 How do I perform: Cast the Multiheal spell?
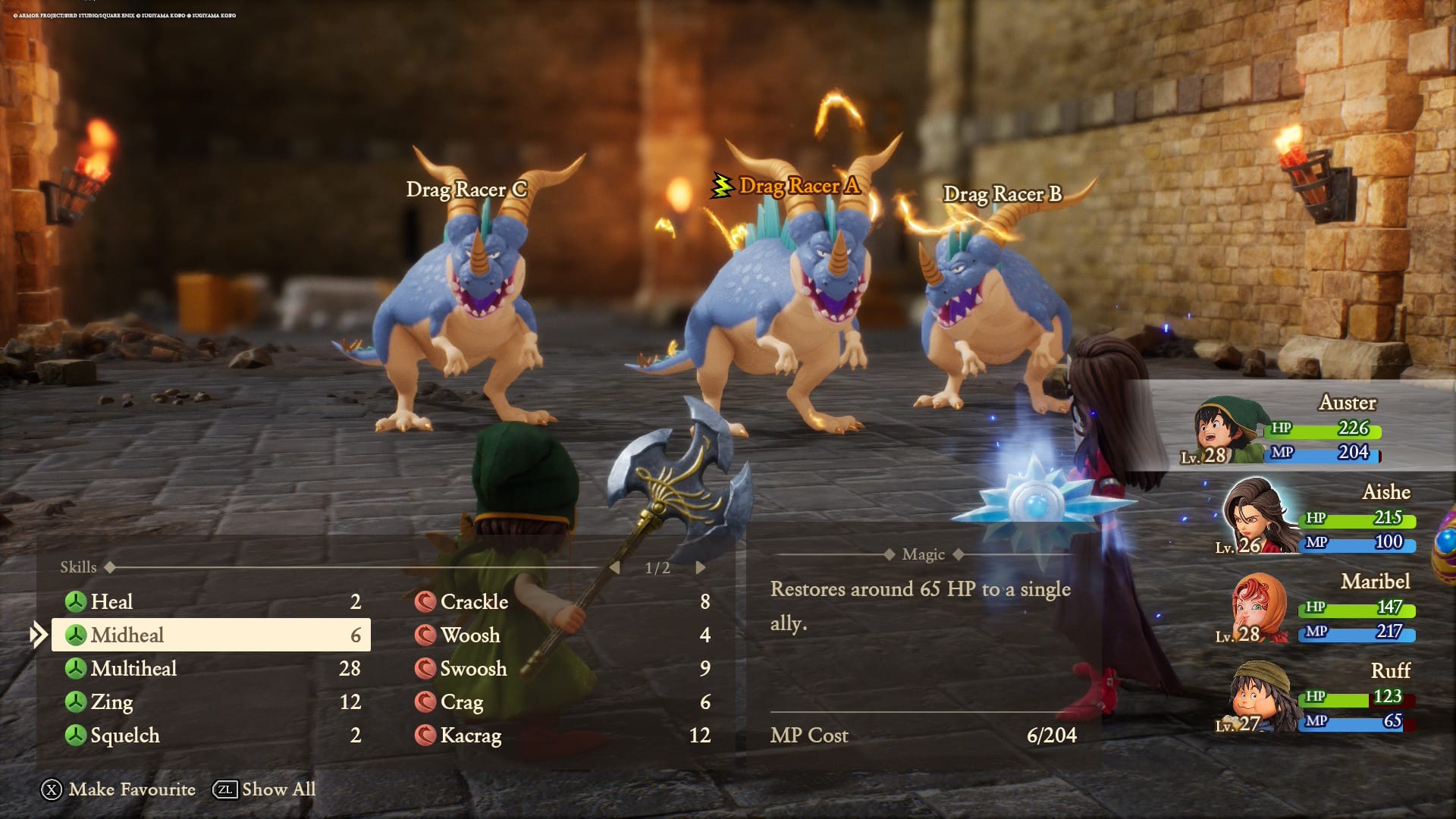pyautogui.click(x=211, y=668)
